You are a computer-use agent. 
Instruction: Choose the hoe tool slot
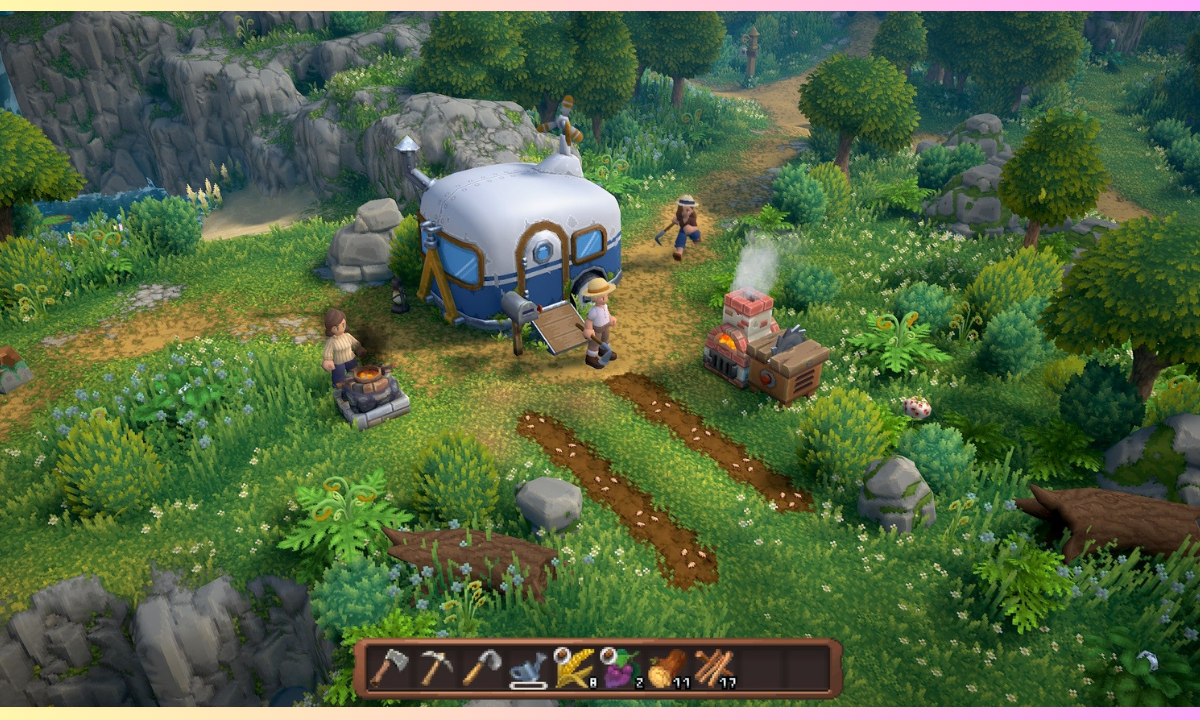(x=481, y=668)
